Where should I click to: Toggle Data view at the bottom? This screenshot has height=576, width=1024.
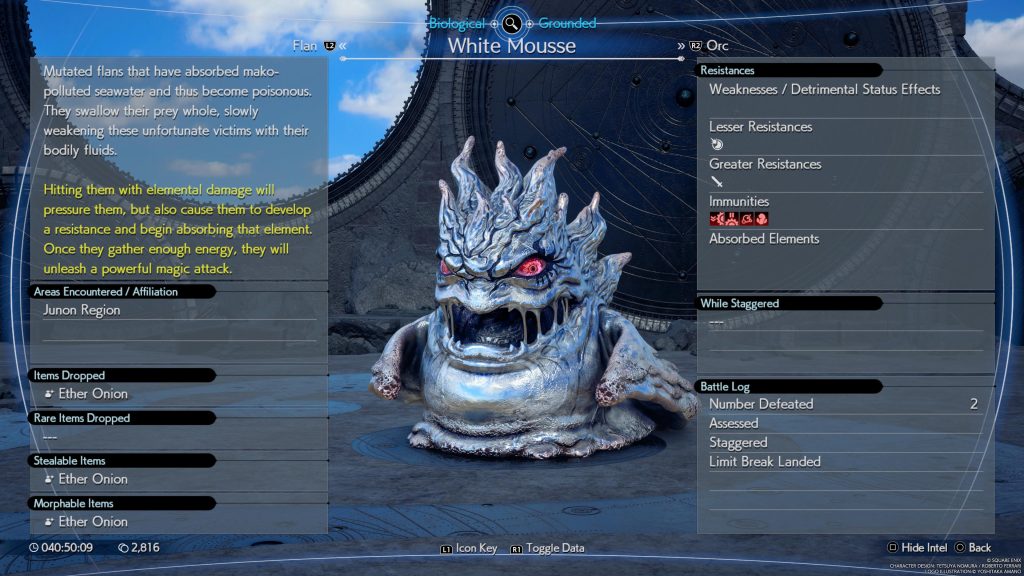coord(547,548)
